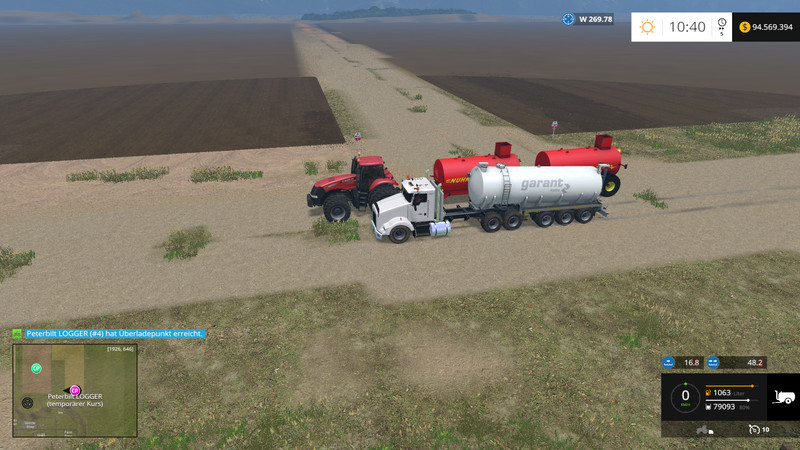Select the pink CP marker on the minimap
This screenshot has width=800, height=450.
point(74,389)
